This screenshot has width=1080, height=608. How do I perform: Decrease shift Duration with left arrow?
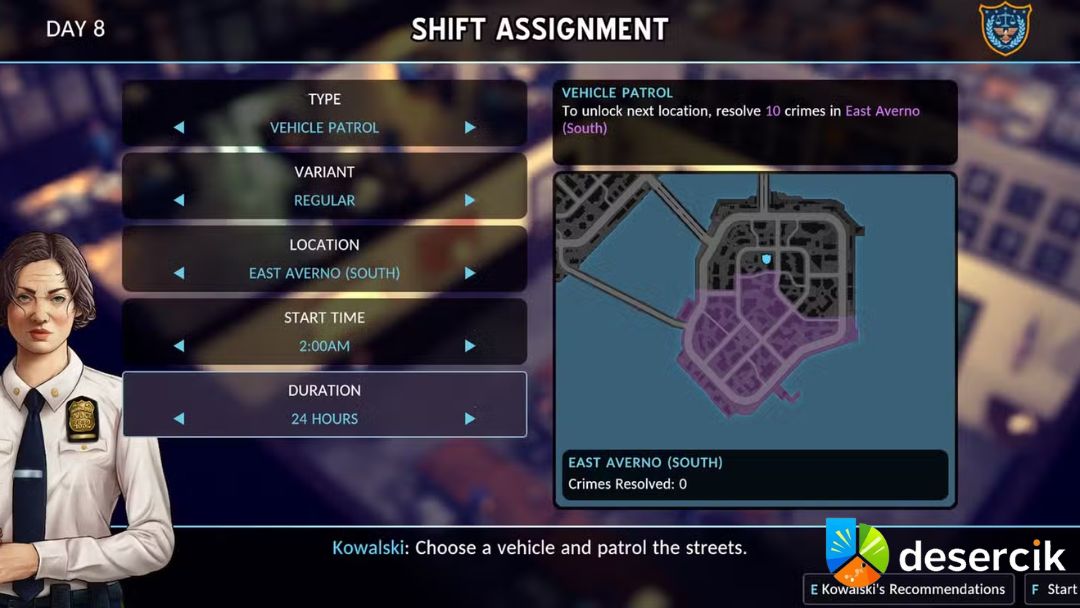tap(179, 419)
